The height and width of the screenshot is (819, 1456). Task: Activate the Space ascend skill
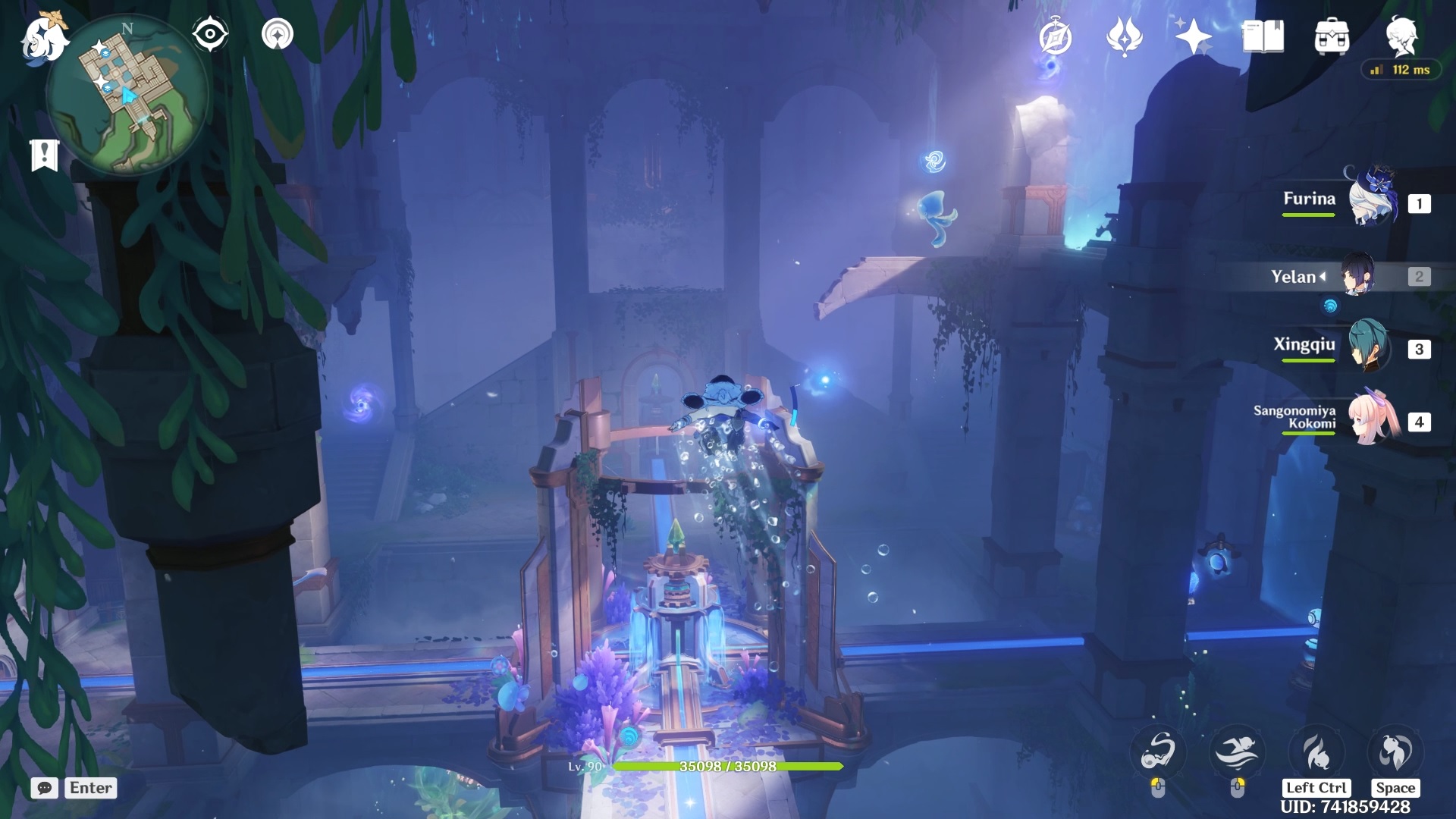click(1395, 752)
